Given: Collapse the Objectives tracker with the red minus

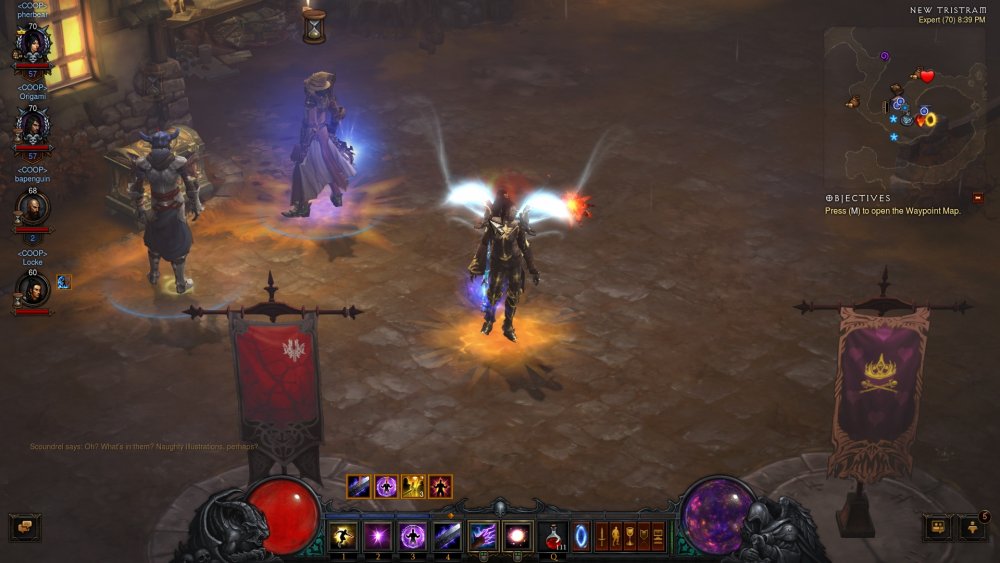Looking at the screenshot, I should [x=977, y=198].
